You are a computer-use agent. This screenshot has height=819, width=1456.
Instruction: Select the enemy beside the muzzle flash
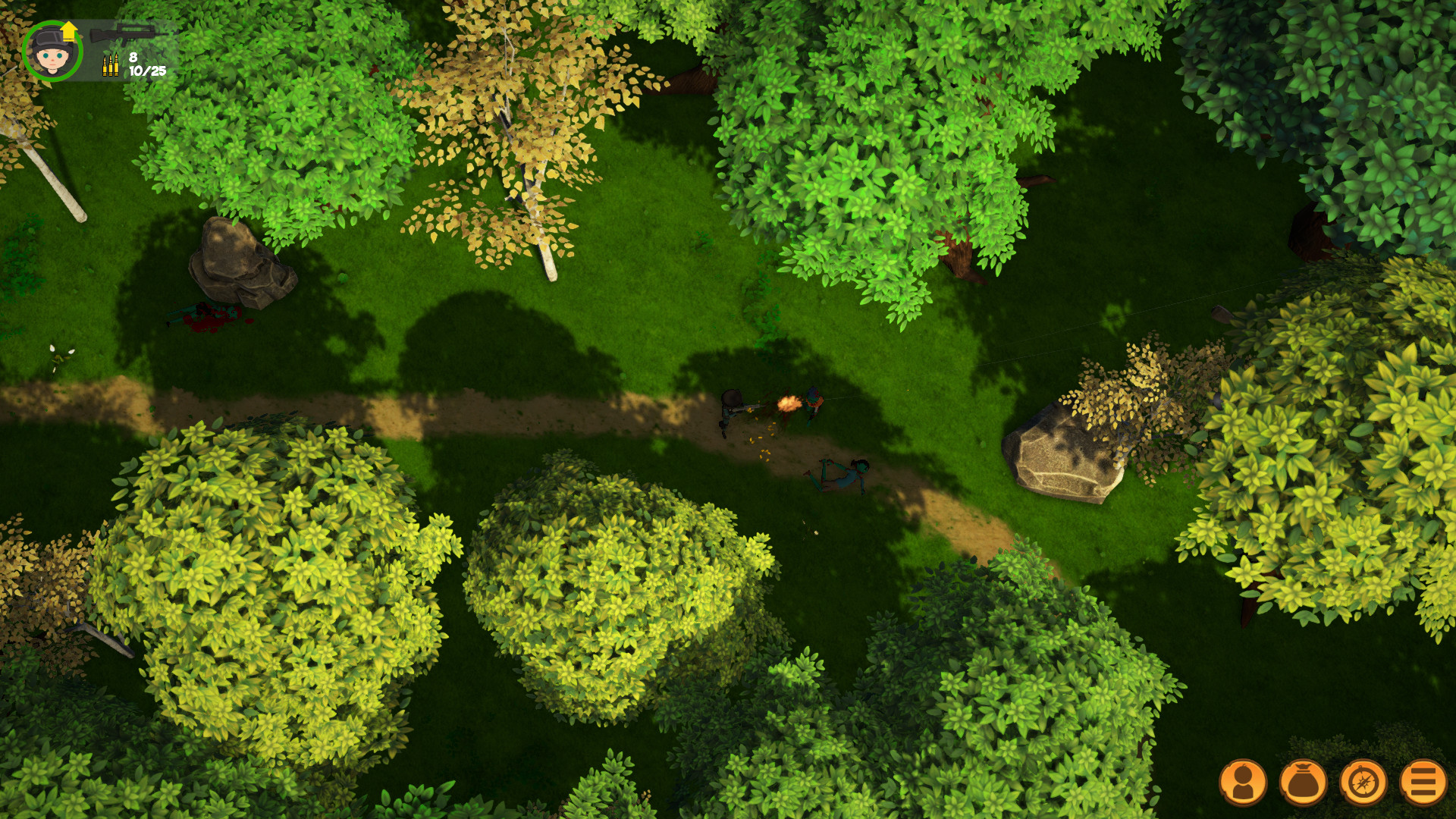(x=813, y=406)
